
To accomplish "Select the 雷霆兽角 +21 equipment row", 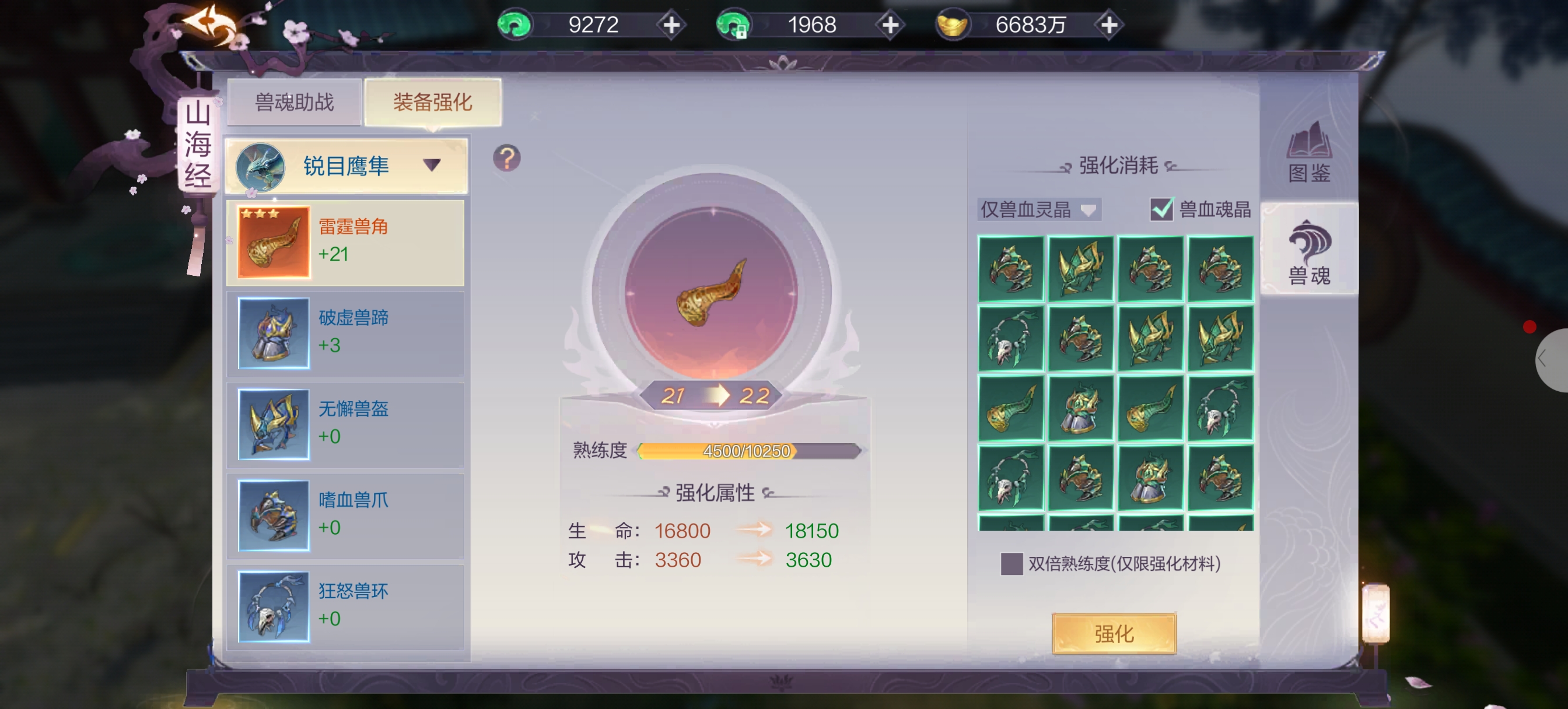I will tap(345, 242).
